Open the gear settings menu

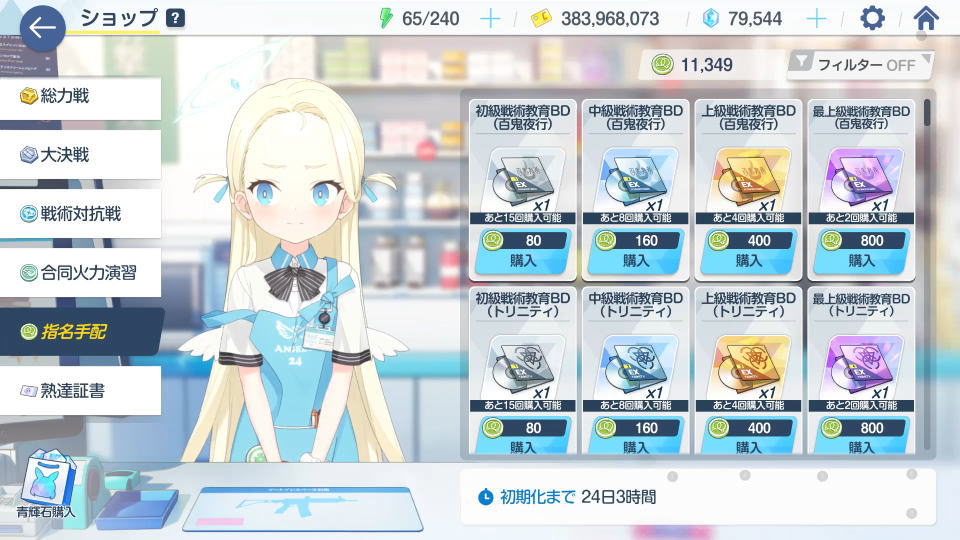873,19
